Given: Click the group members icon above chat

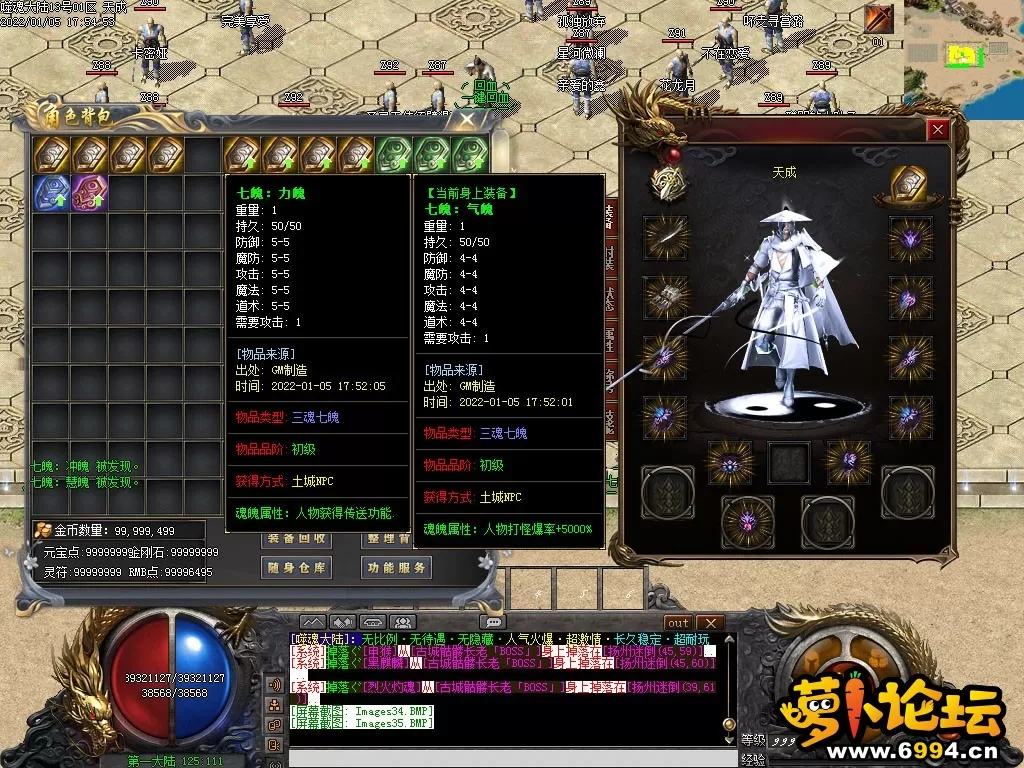Looking at the screenshot, I should (403, 622).
